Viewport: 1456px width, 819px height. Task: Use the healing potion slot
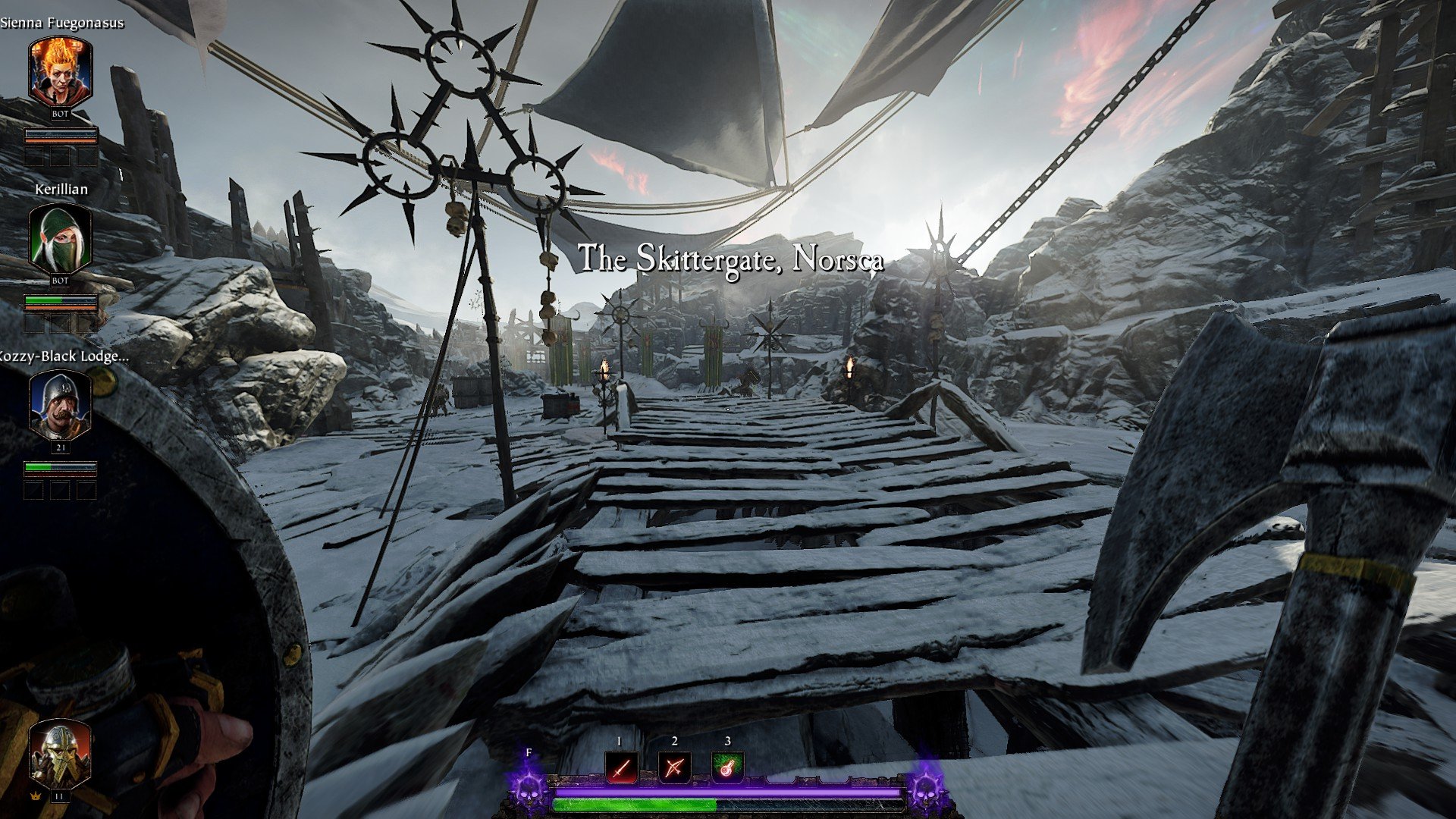point(727,769)
